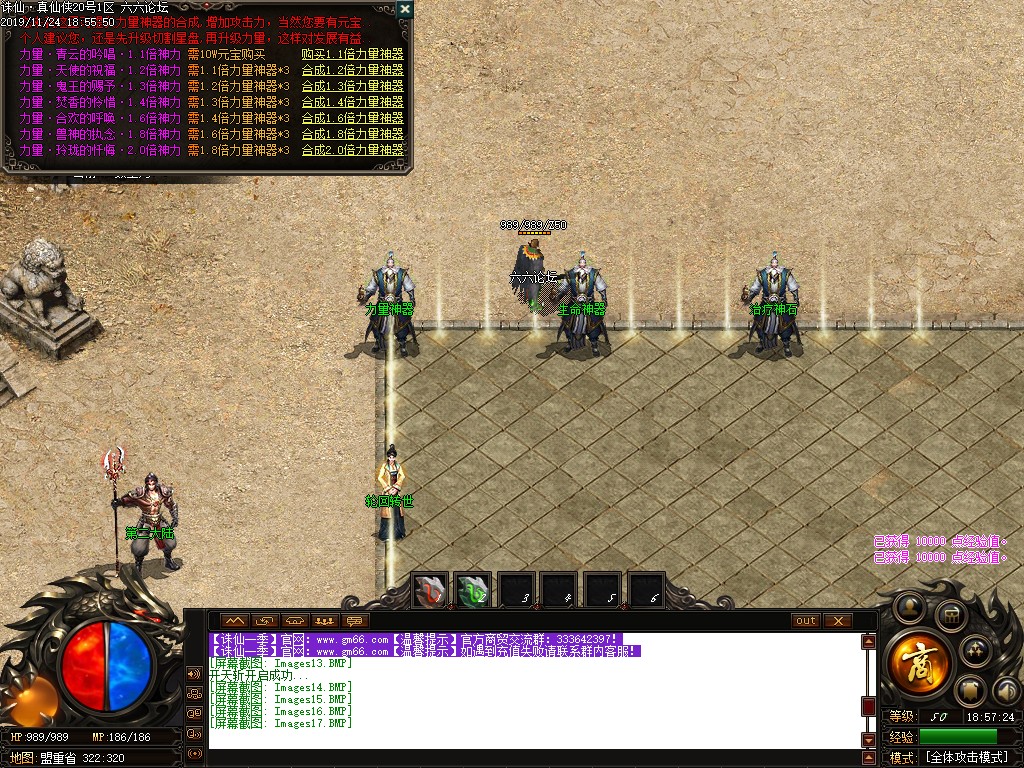Screen dimensions: 1024x768
Task: Click 合成2.0倍力量神器 link
Action: pyautogui.click(x=352, y=150)
